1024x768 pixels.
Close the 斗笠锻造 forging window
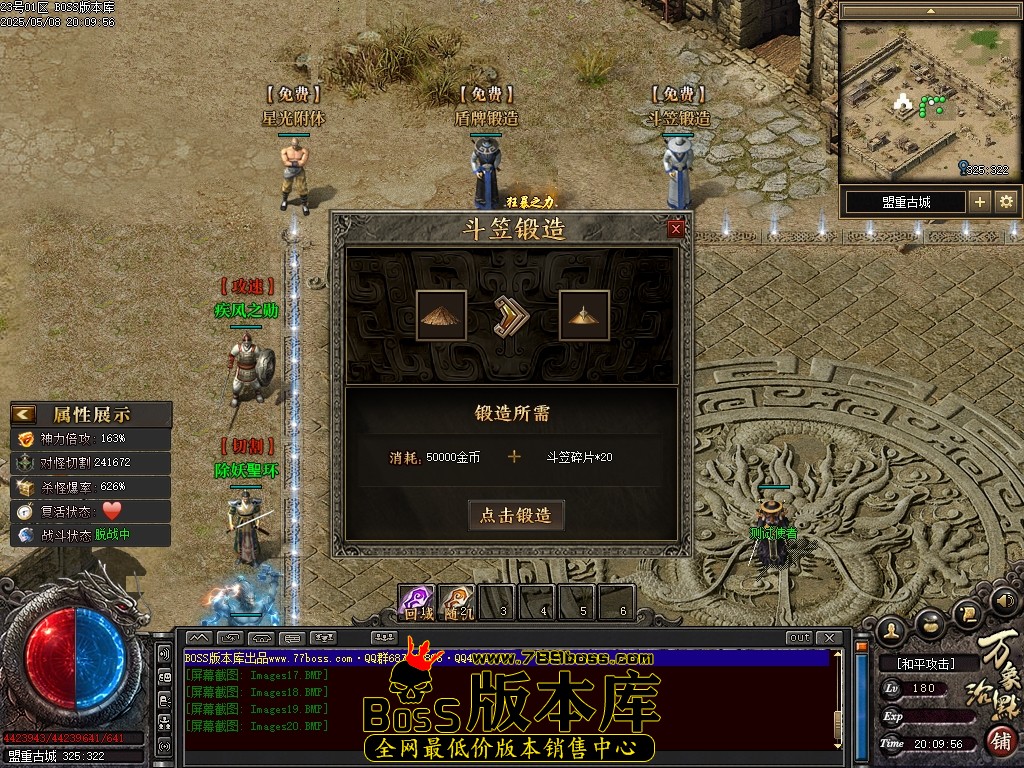click(676, 229)
